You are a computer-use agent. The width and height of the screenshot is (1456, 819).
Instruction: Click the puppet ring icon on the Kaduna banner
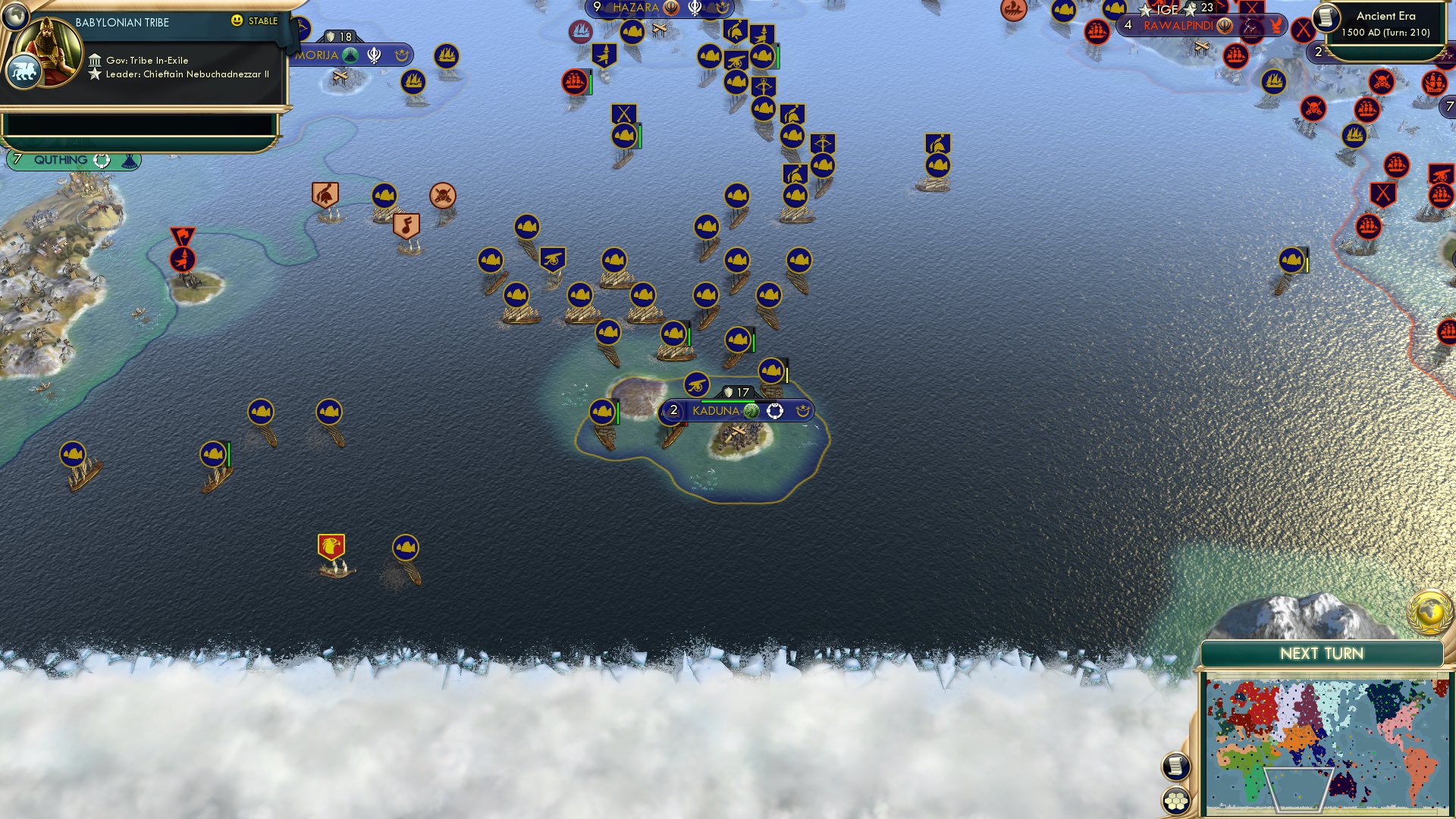(x=774, y=412)
